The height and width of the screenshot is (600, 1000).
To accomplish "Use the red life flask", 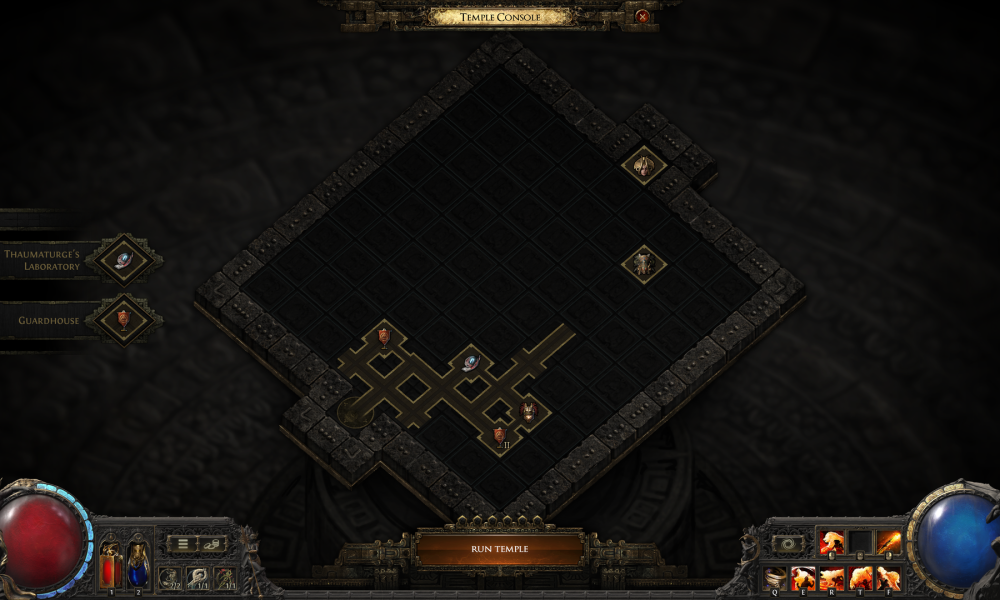I will 109,565.
